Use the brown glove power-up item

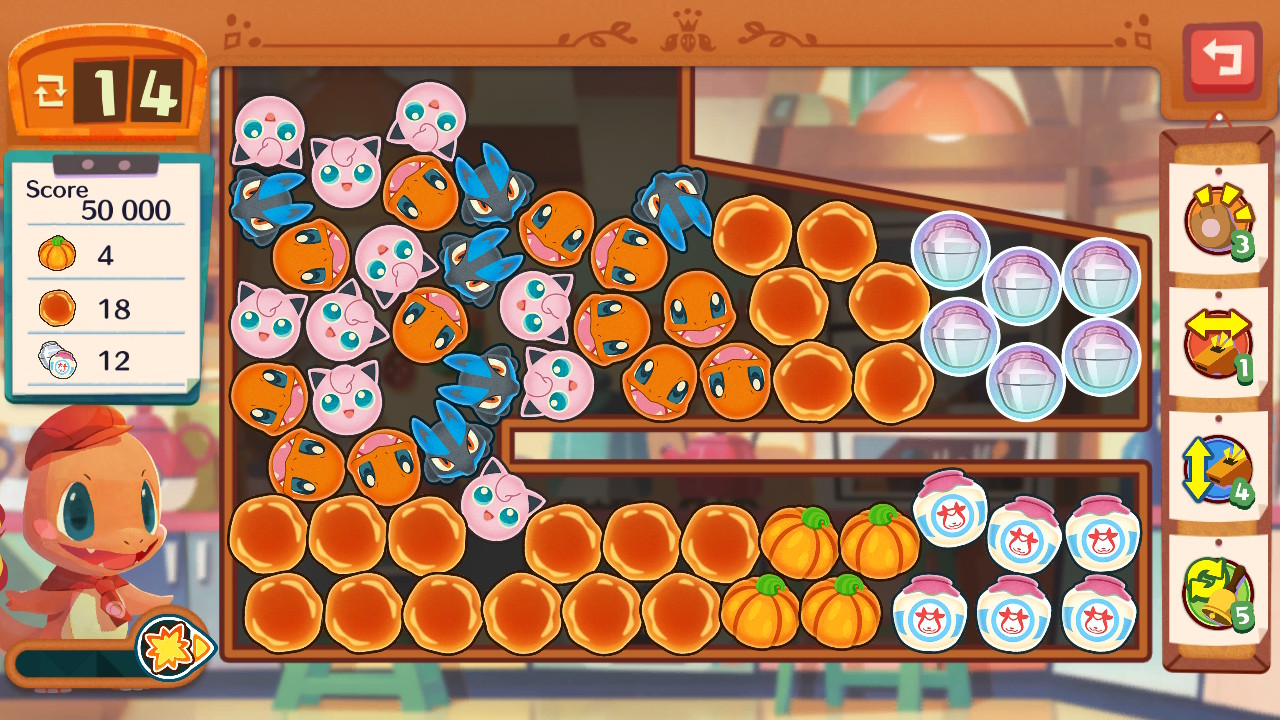pos(1216,220)
